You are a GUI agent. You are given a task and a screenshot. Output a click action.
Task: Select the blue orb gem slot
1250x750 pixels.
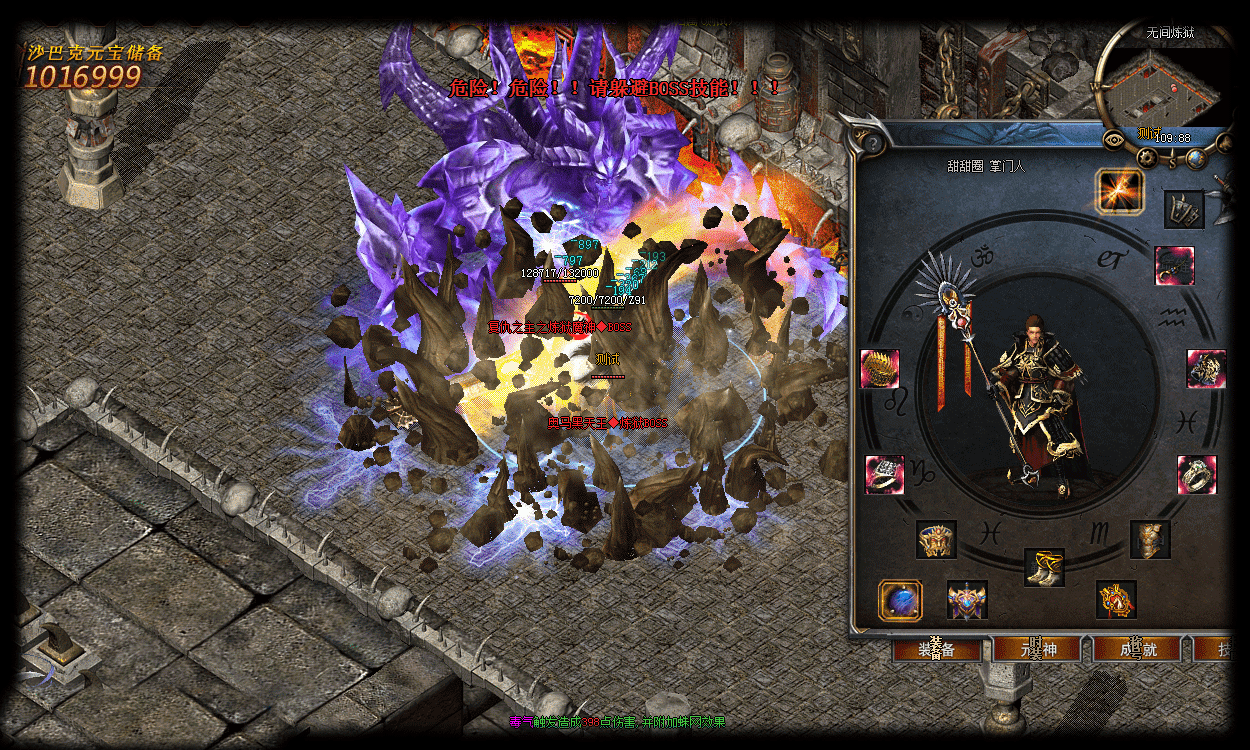900,600
